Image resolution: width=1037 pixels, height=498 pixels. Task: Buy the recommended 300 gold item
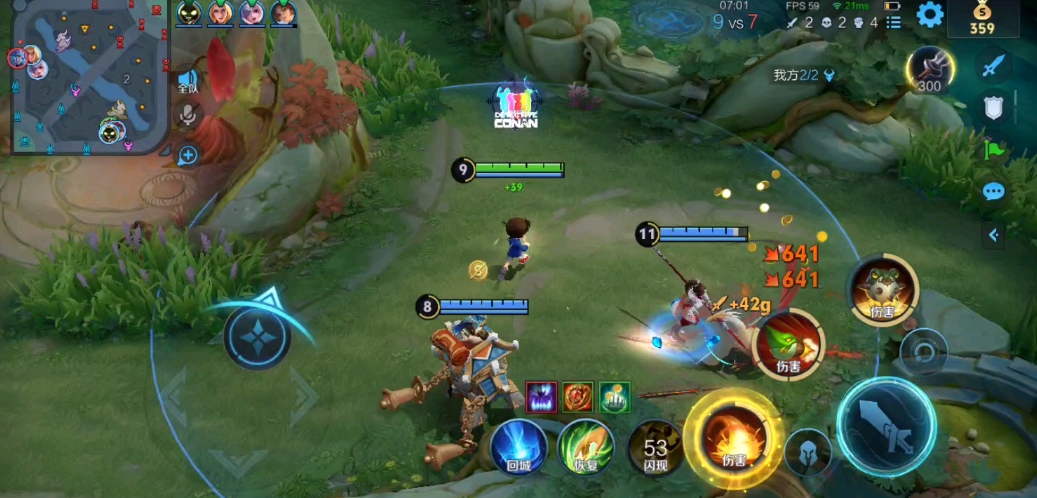(x=929, y=69)
